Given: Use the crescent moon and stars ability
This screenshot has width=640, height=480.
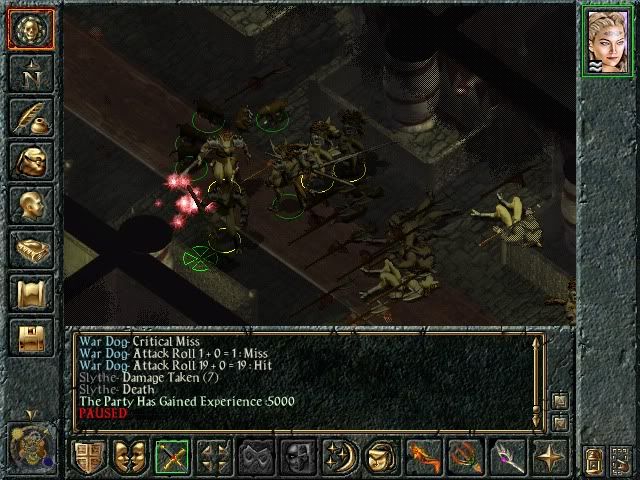Looking at the screenshot, I should click(340, 457).
